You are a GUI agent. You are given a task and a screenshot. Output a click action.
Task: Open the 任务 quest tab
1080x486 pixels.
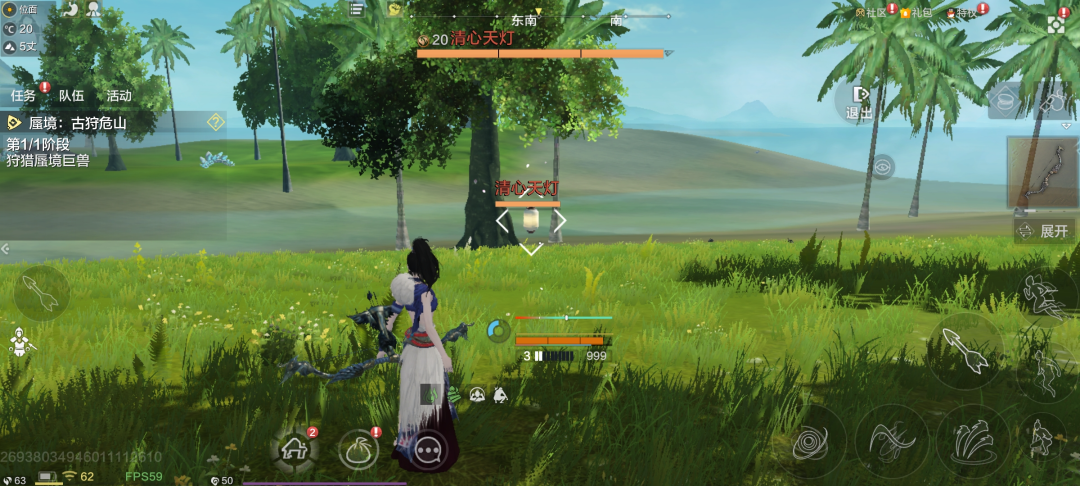24,95
